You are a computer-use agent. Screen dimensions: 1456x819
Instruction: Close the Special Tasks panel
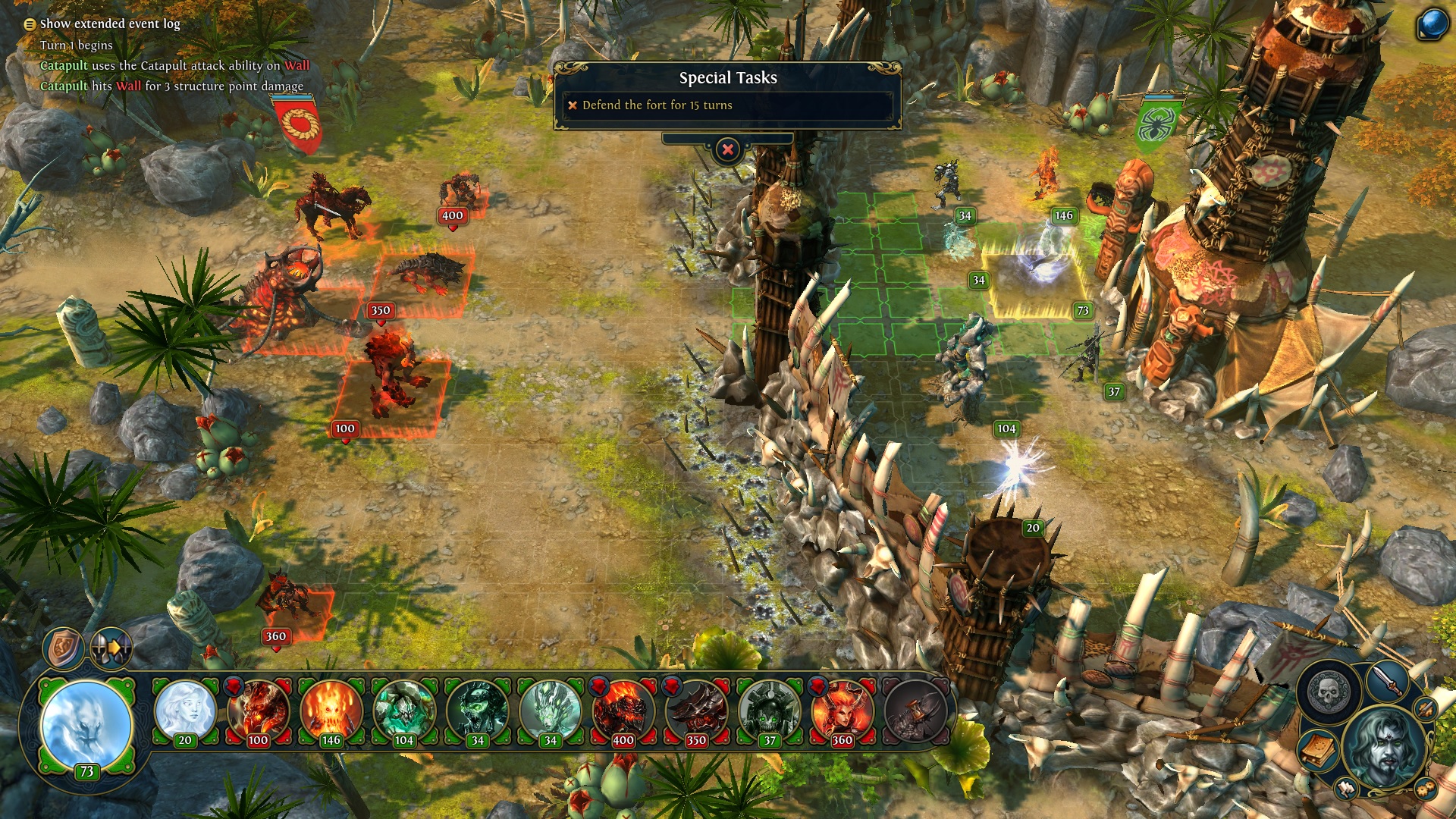click(727, 149)
